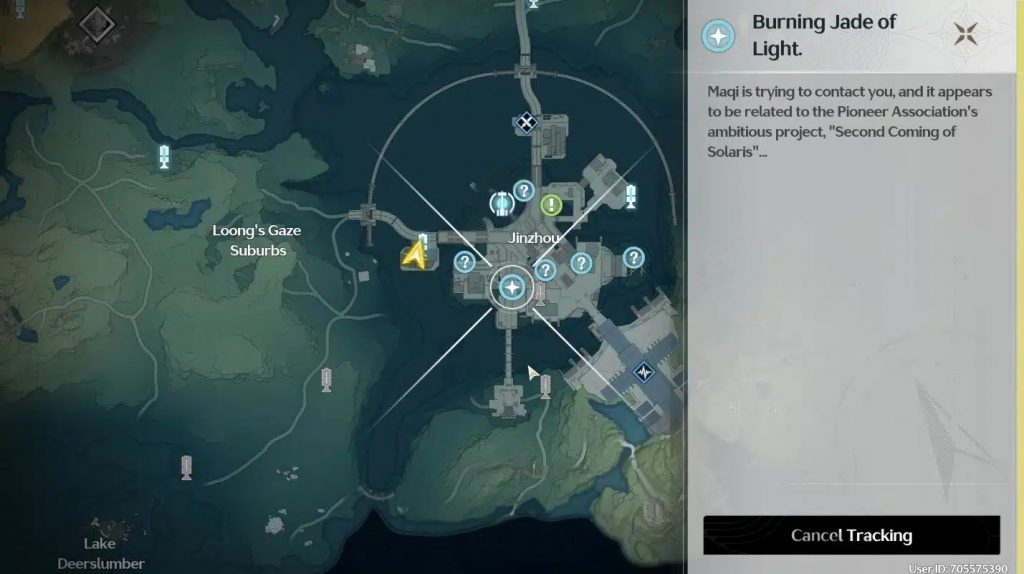Click the green exclamation quest marker
This screenshot has width=1024, height=574.
[x=551, y=205]
